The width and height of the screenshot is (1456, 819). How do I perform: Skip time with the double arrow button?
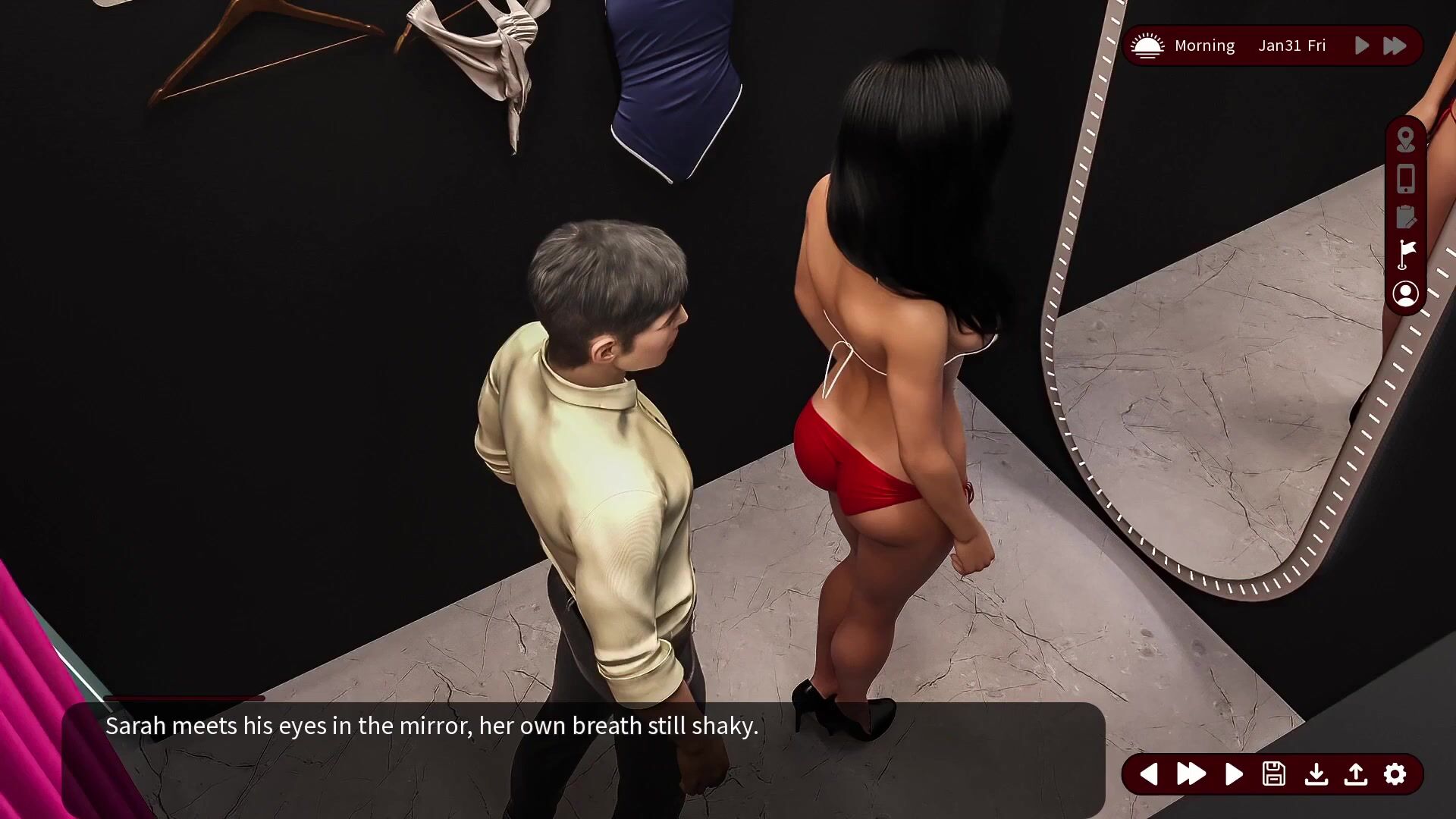[1395, 45]
